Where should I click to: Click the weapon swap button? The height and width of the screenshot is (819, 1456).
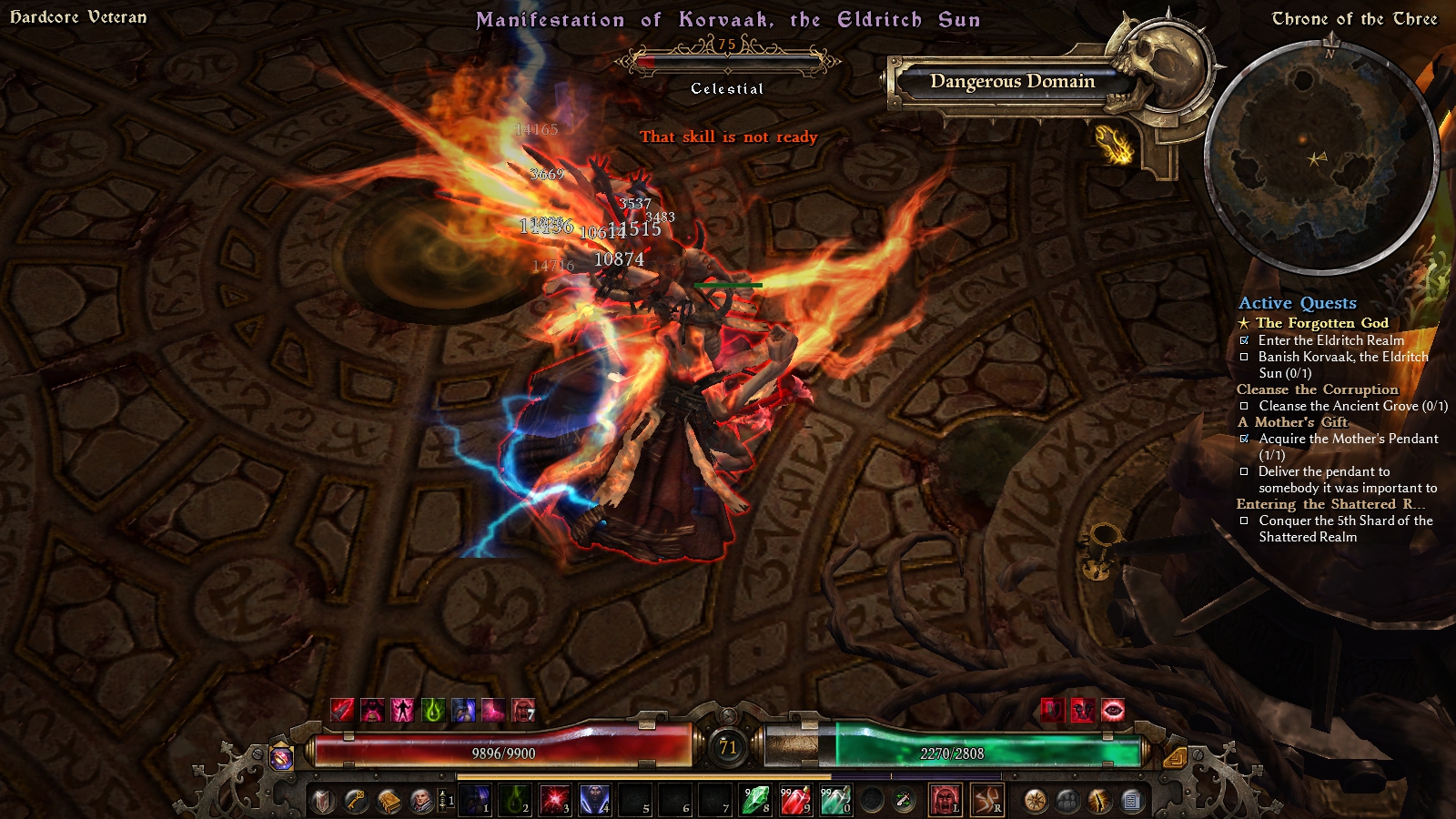click(x=904, y=801)
